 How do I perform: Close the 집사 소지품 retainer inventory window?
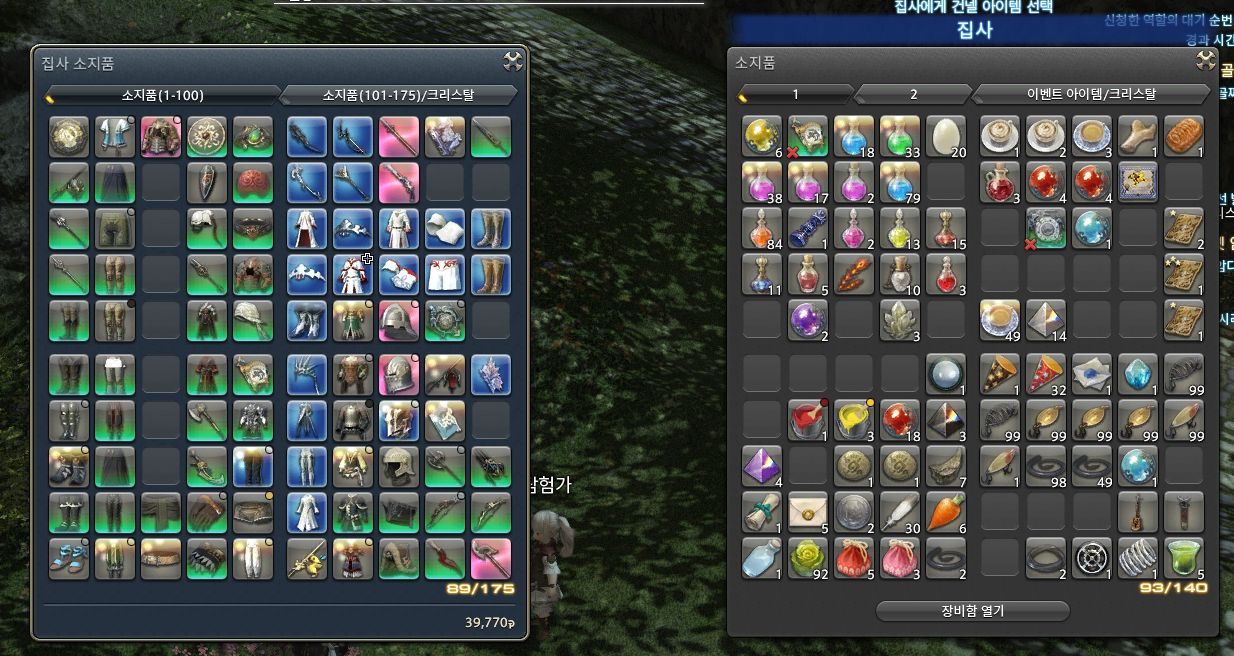point(512,62)
